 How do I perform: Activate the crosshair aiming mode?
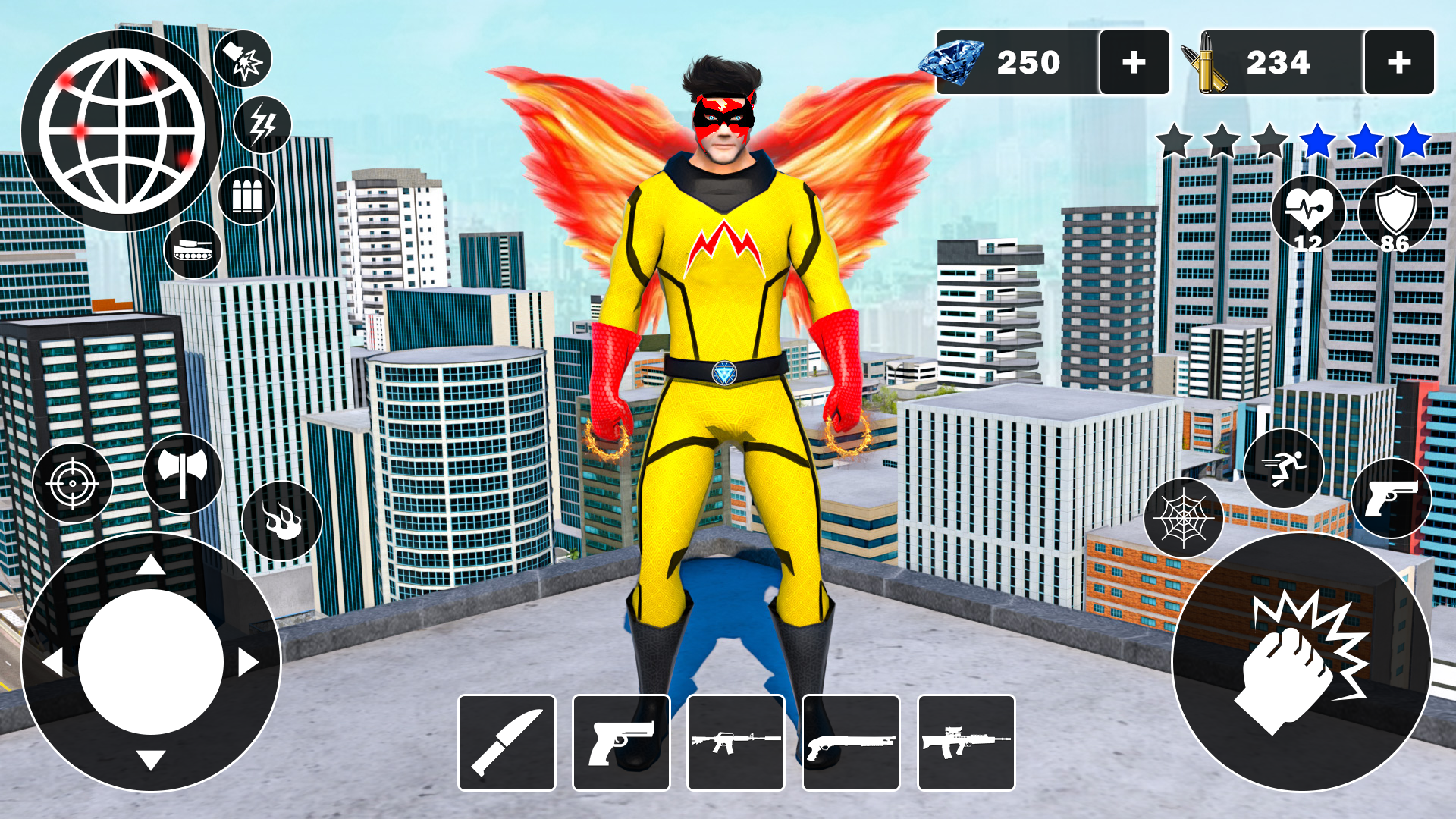(x=73, y=482)
